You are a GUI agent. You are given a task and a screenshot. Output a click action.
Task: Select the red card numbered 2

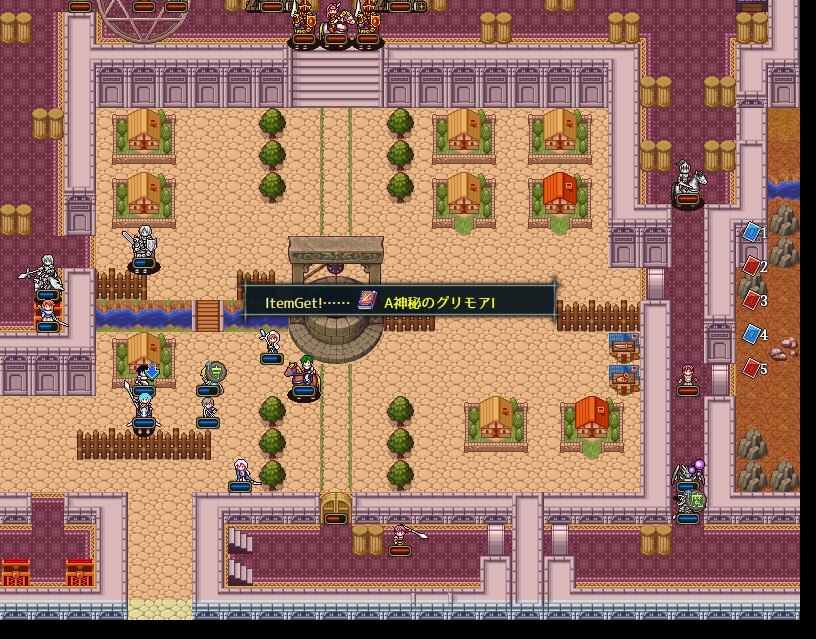point(751,266)
